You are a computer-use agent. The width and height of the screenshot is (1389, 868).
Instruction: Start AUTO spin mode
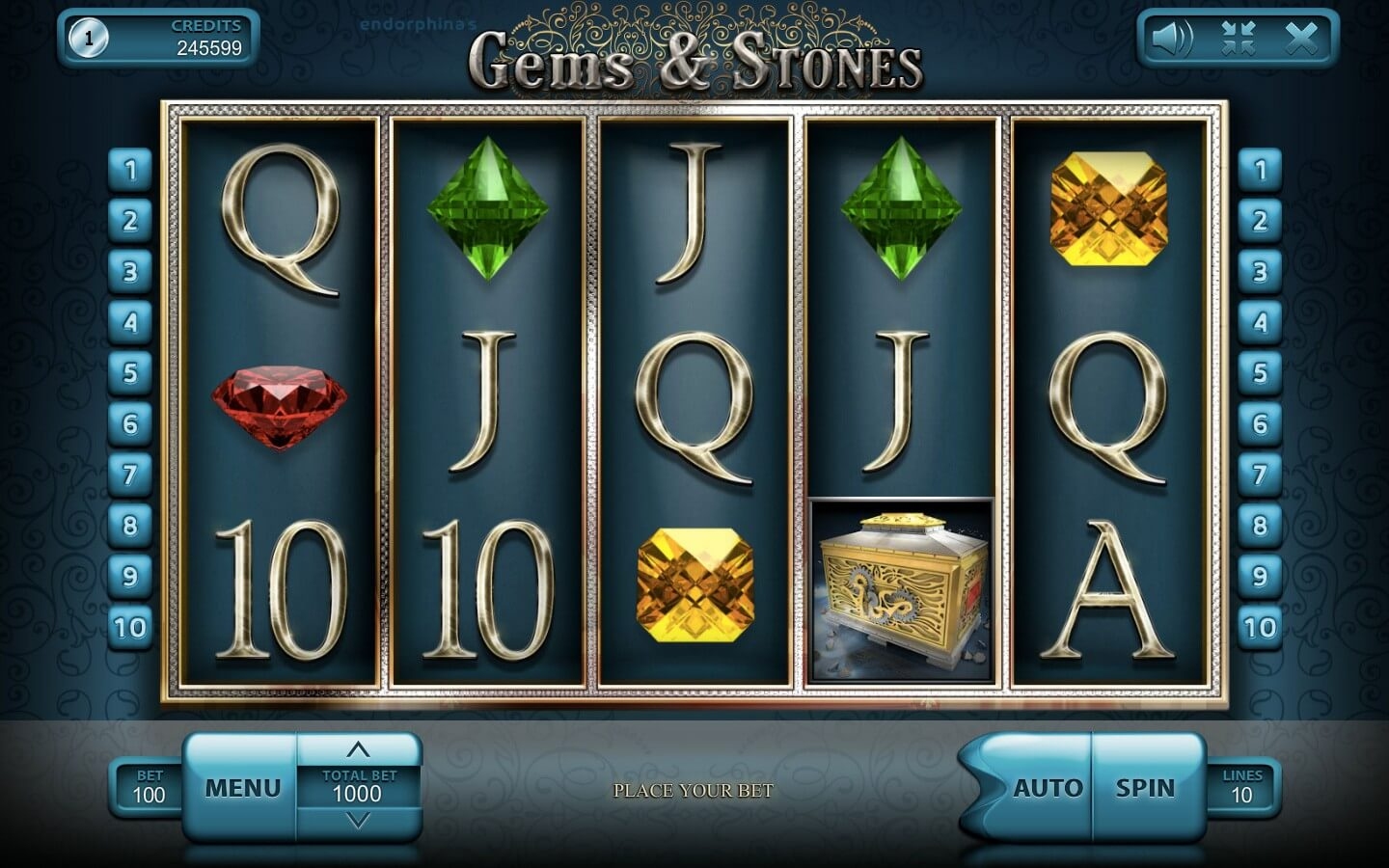click(x=1047, y=788)
